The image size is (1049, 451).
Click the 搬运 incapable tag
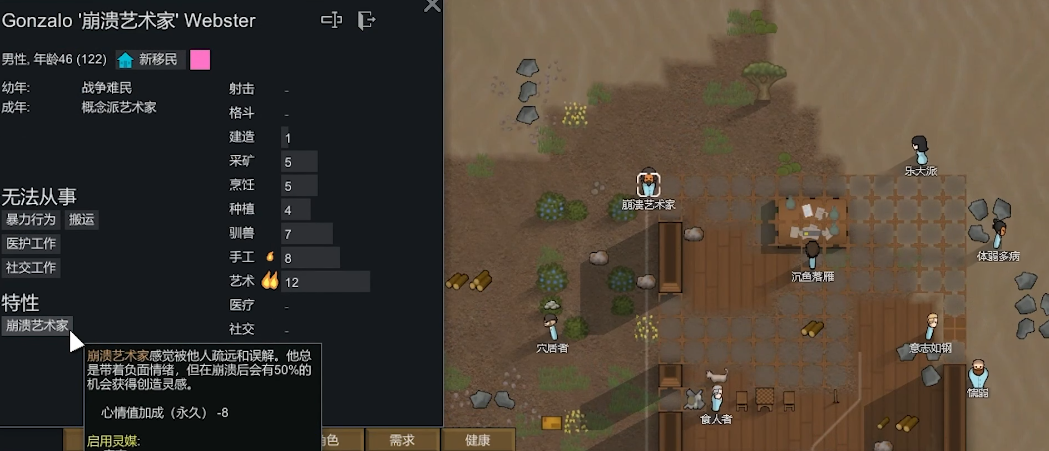click(82, 219)
